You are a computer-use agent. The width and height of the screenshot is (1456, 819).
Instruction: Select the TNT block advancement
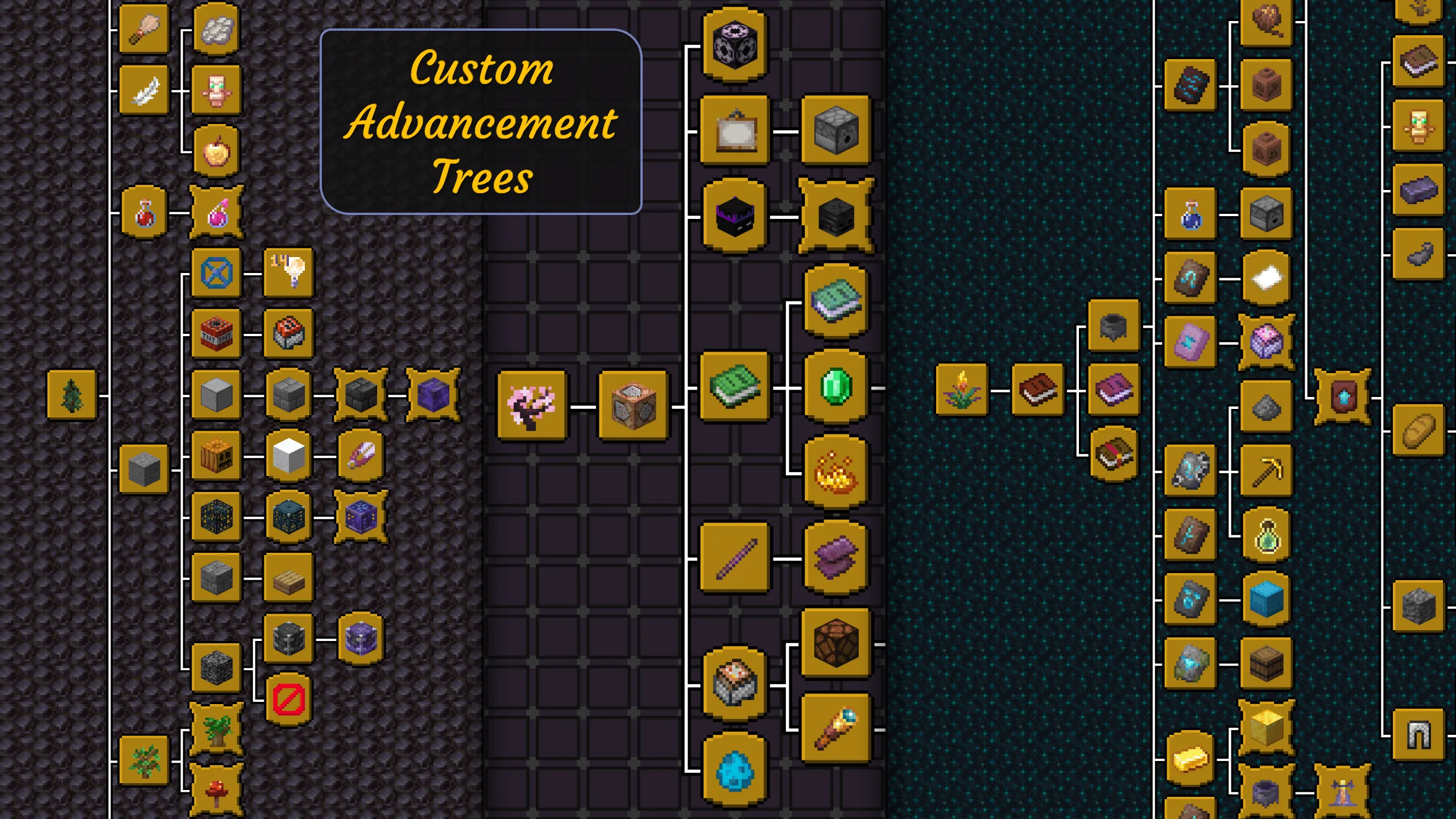point(216,334)
